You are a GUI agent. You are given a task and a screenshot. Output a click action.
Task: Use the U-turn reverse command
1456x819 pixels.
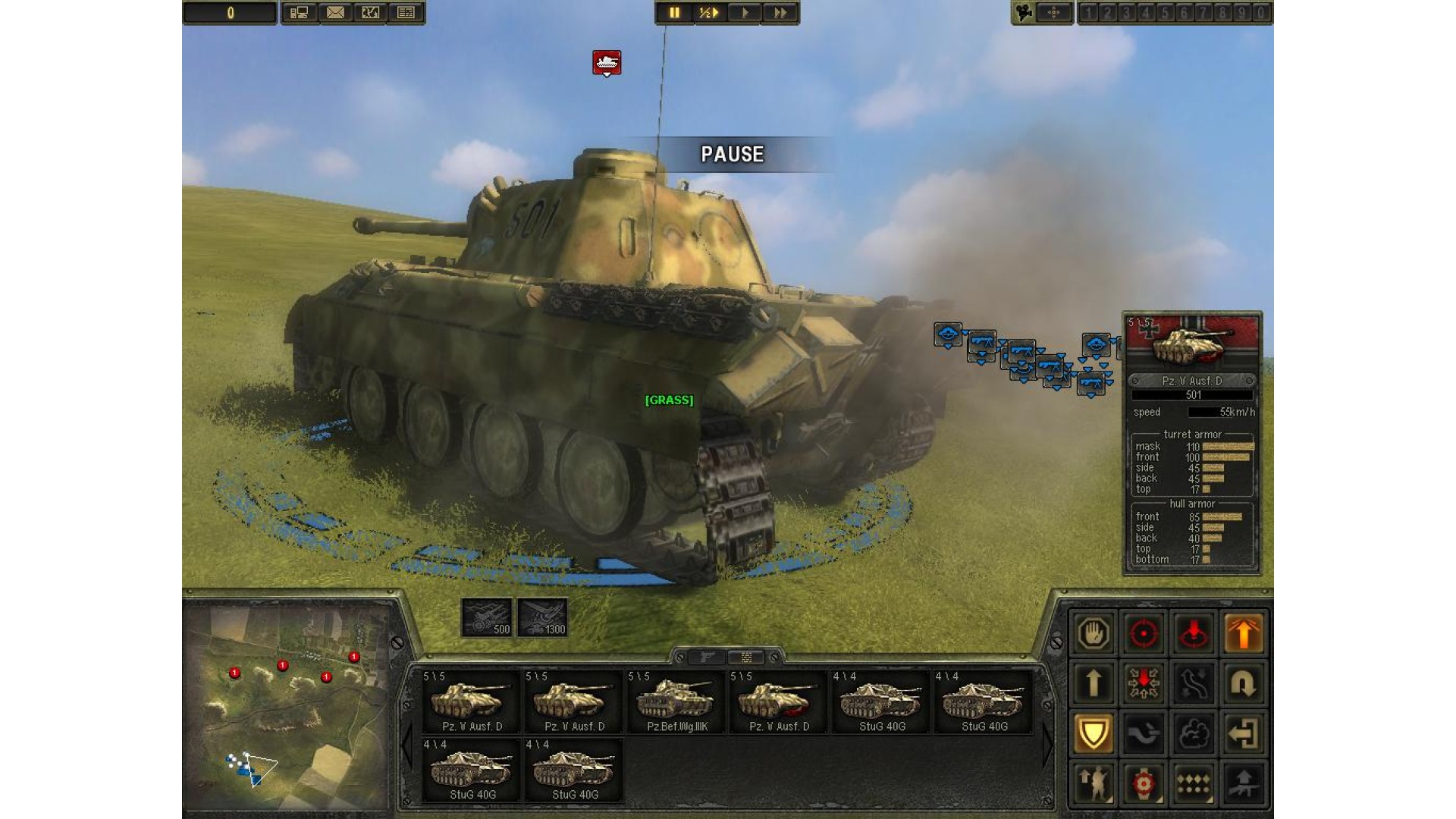(1243, 683)
